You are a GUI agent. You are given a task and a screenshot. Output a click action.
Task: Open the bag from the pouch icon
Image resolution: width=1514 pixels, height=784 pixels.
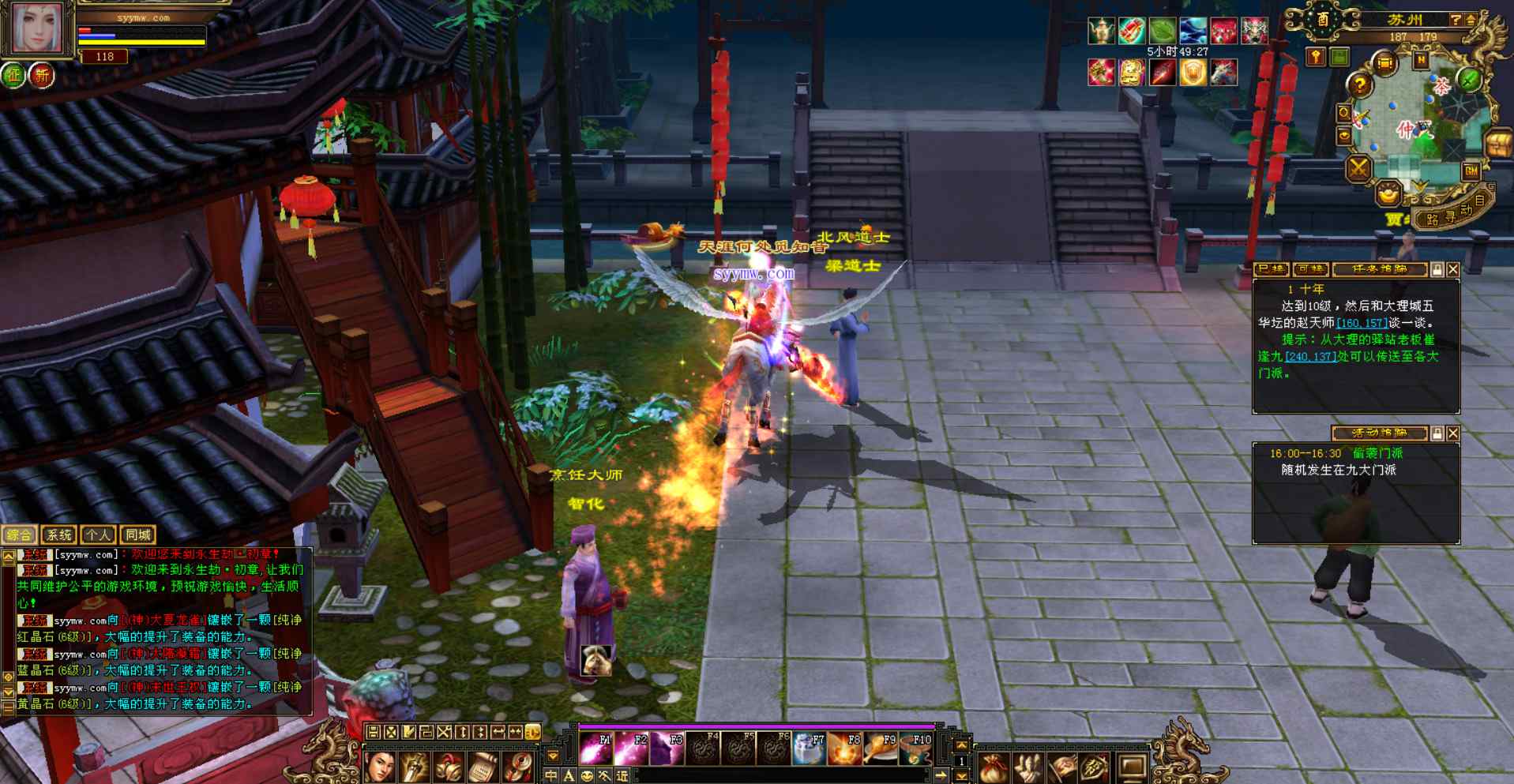994,767
